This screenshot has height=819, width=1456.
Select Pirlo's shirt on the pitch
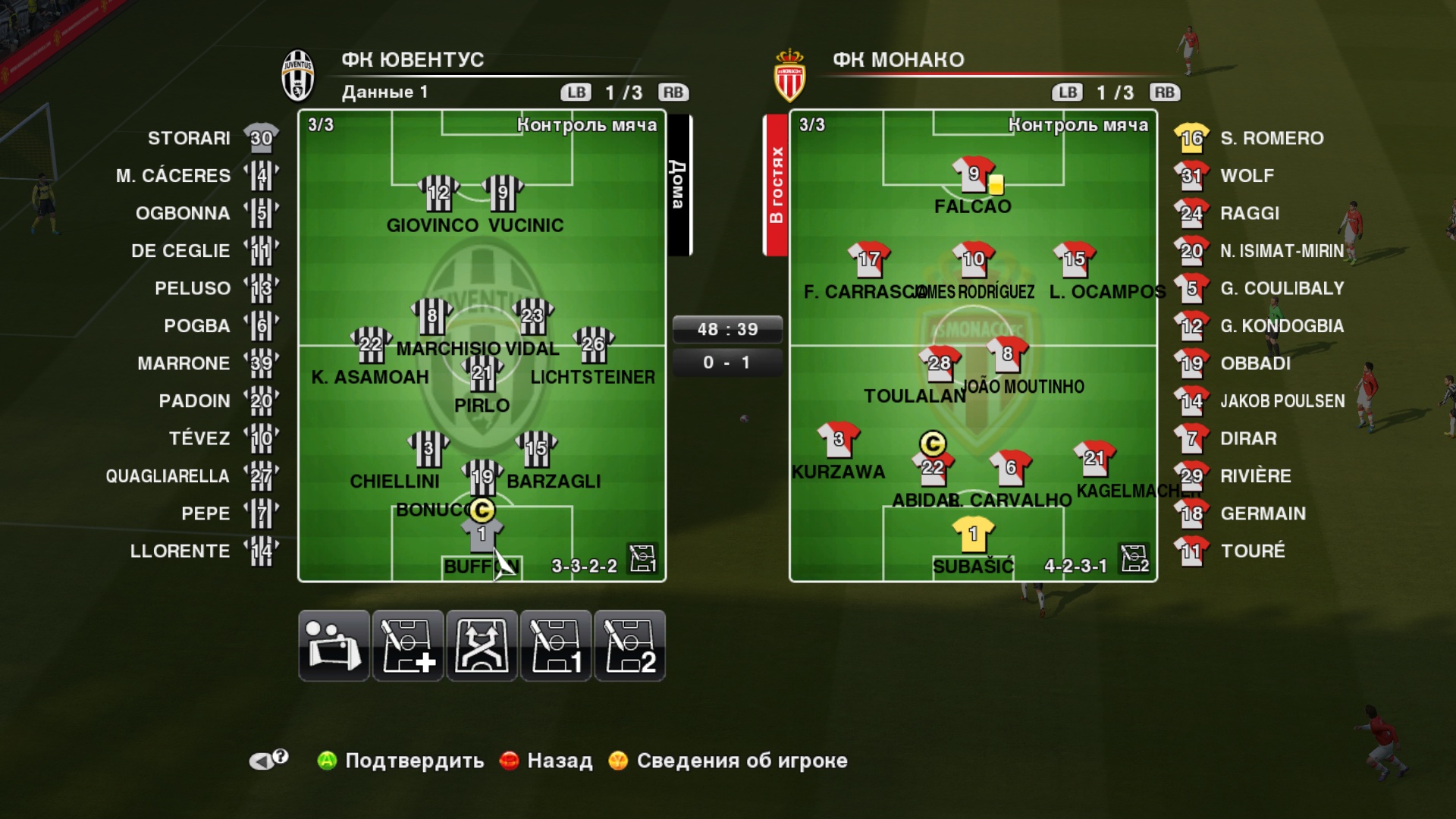point(481,375)
